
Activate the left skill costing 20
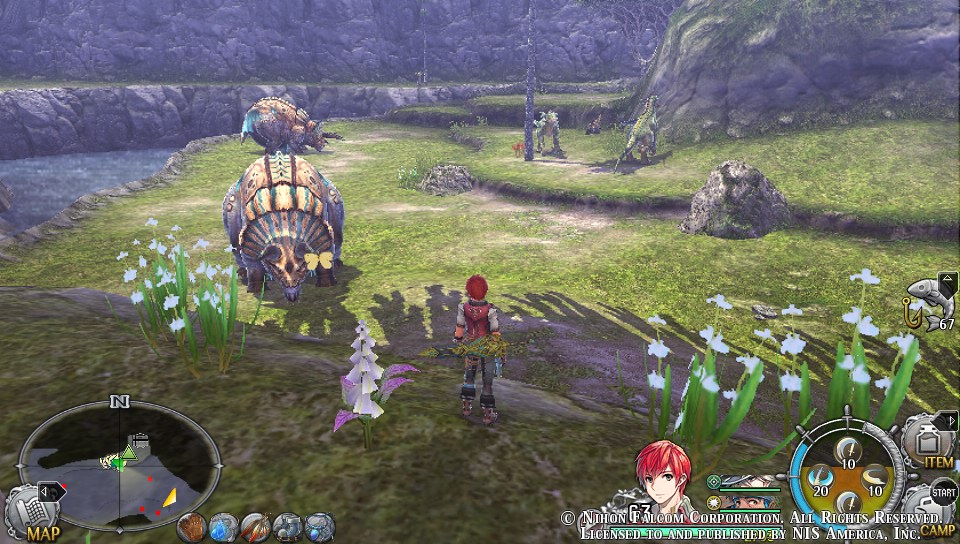[x=820, y=477]
